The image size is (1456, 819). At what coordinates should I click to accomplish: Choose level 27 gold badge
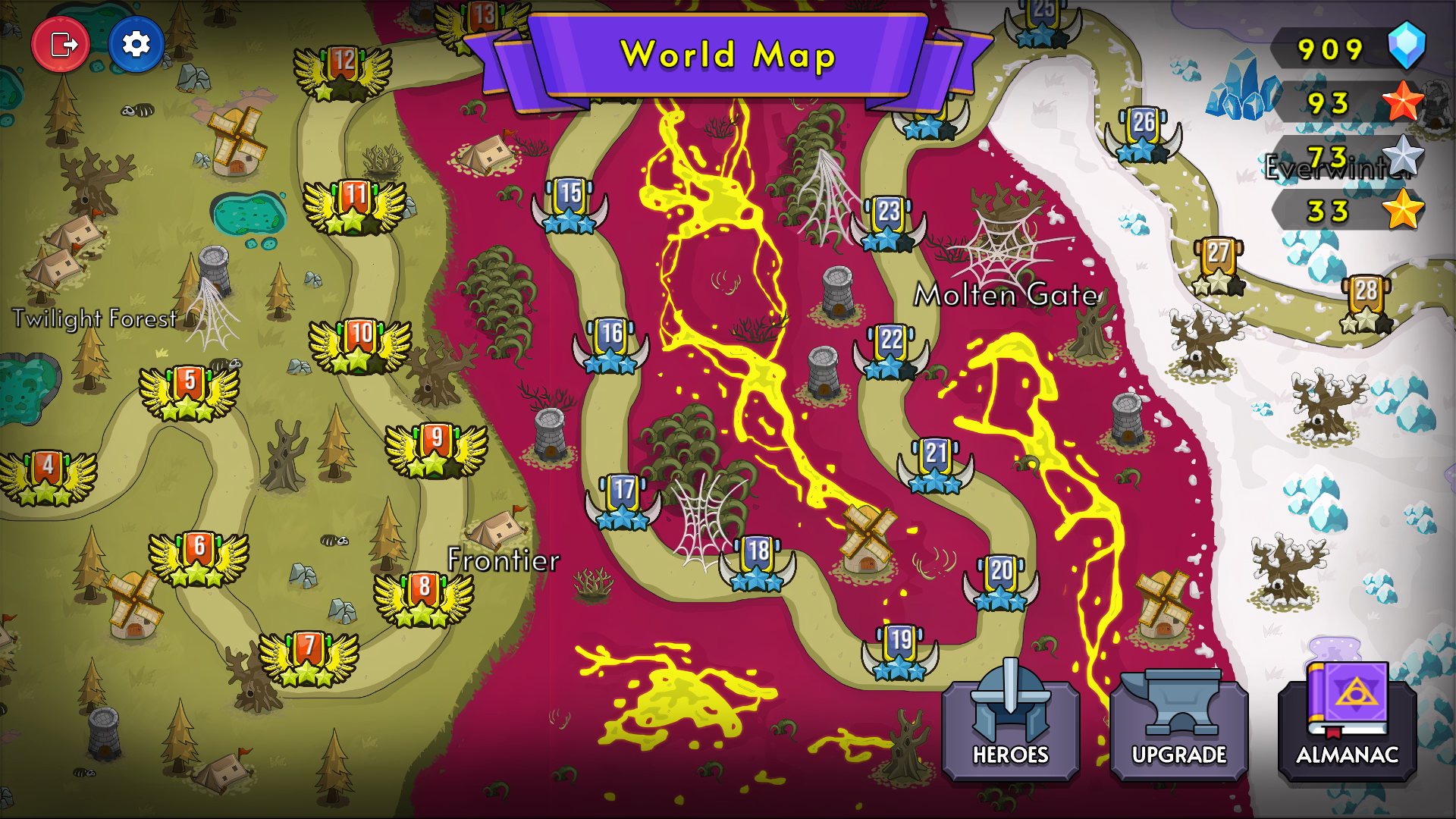[x=1218, y=265]
